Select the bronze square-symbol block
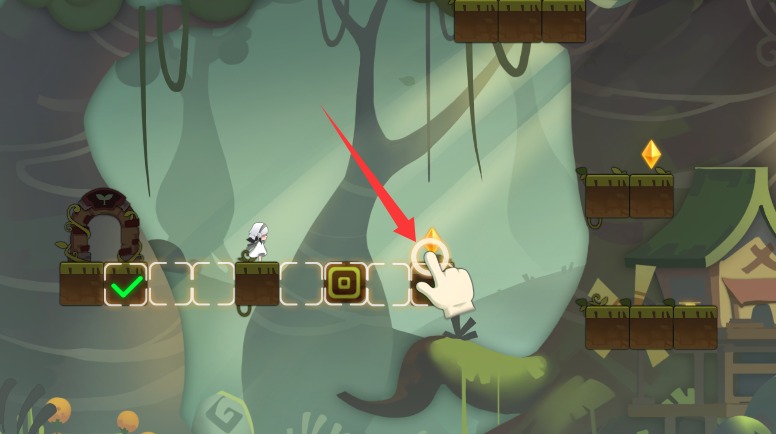Image resolution: width=776 pixels, height=434 pixels. click(345, 285)
